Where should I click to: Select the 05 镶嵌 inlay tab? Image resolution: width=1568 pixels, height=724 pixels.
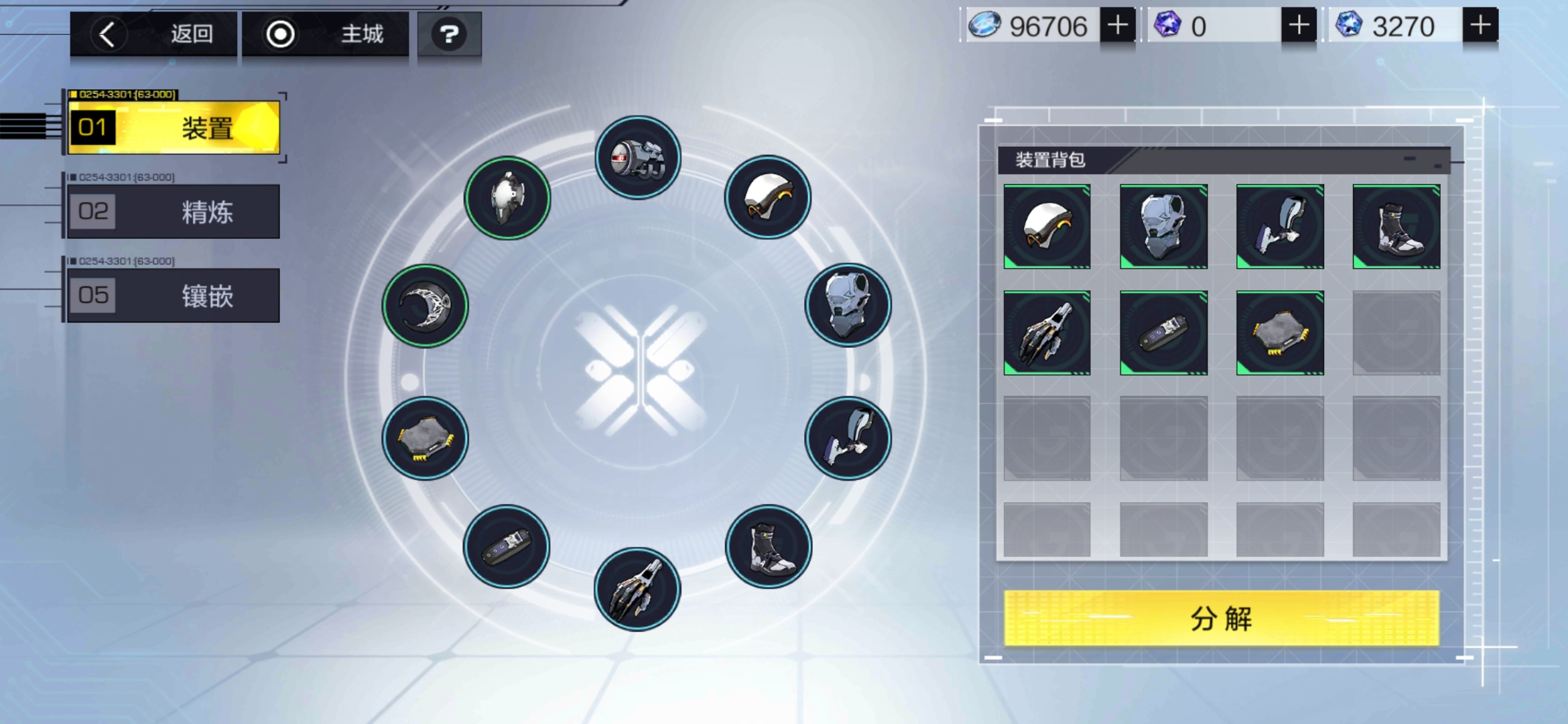[174, 296]
